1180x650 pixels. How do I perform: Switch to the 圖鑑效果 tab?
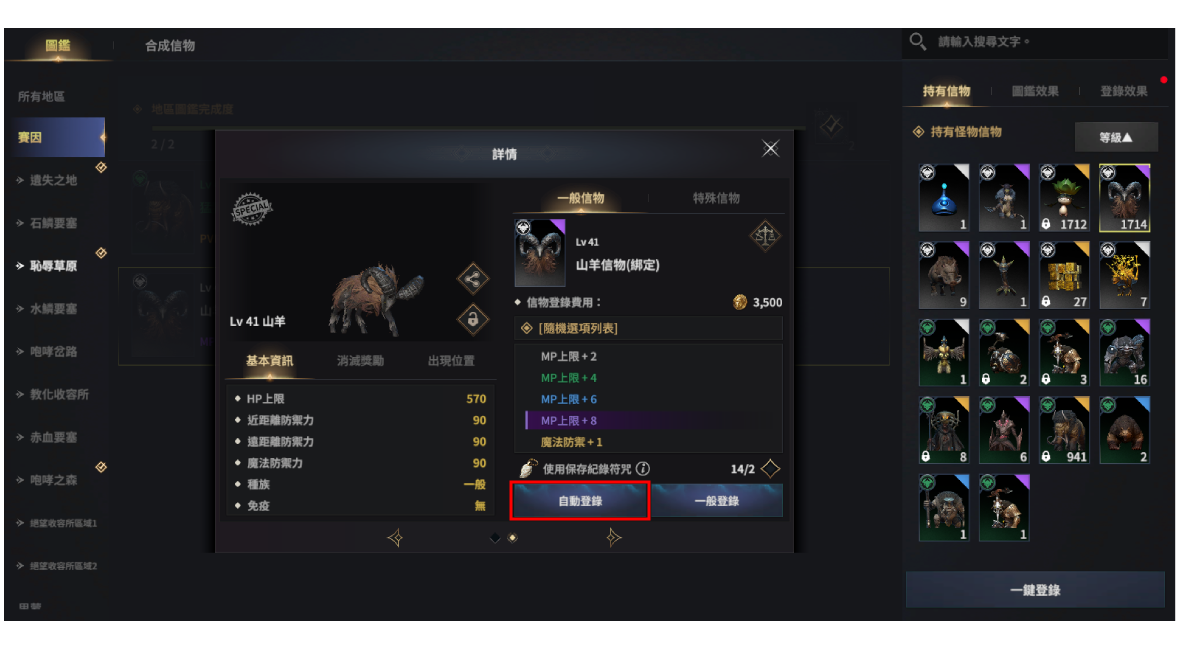coord(1035,91)
